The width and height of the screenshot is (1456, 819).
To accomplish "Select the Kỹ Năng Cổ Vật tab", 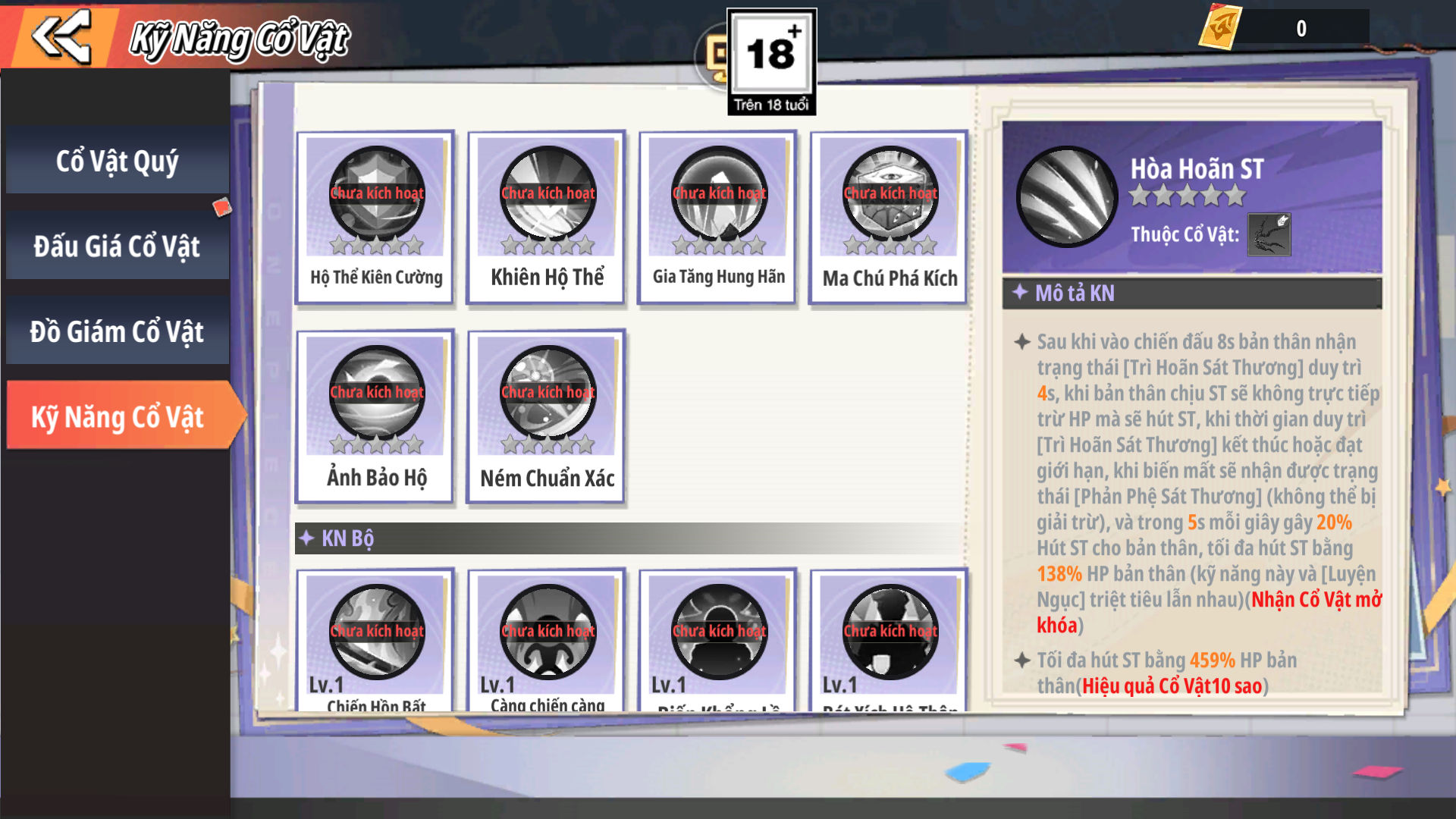I will coord(118,416).
